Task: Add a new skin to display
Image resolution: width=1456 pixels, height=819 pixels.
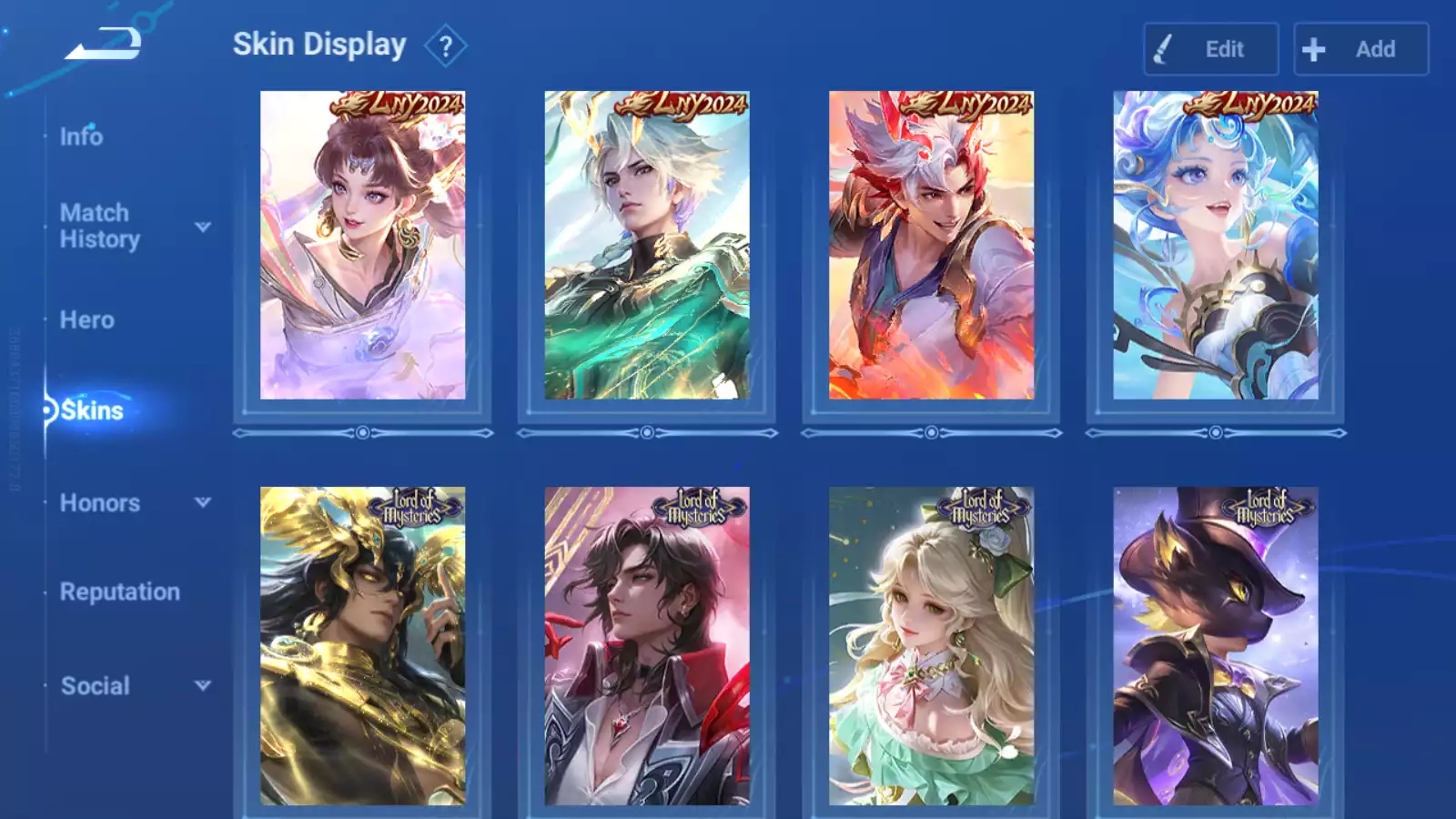Action: pos(1360,49)
